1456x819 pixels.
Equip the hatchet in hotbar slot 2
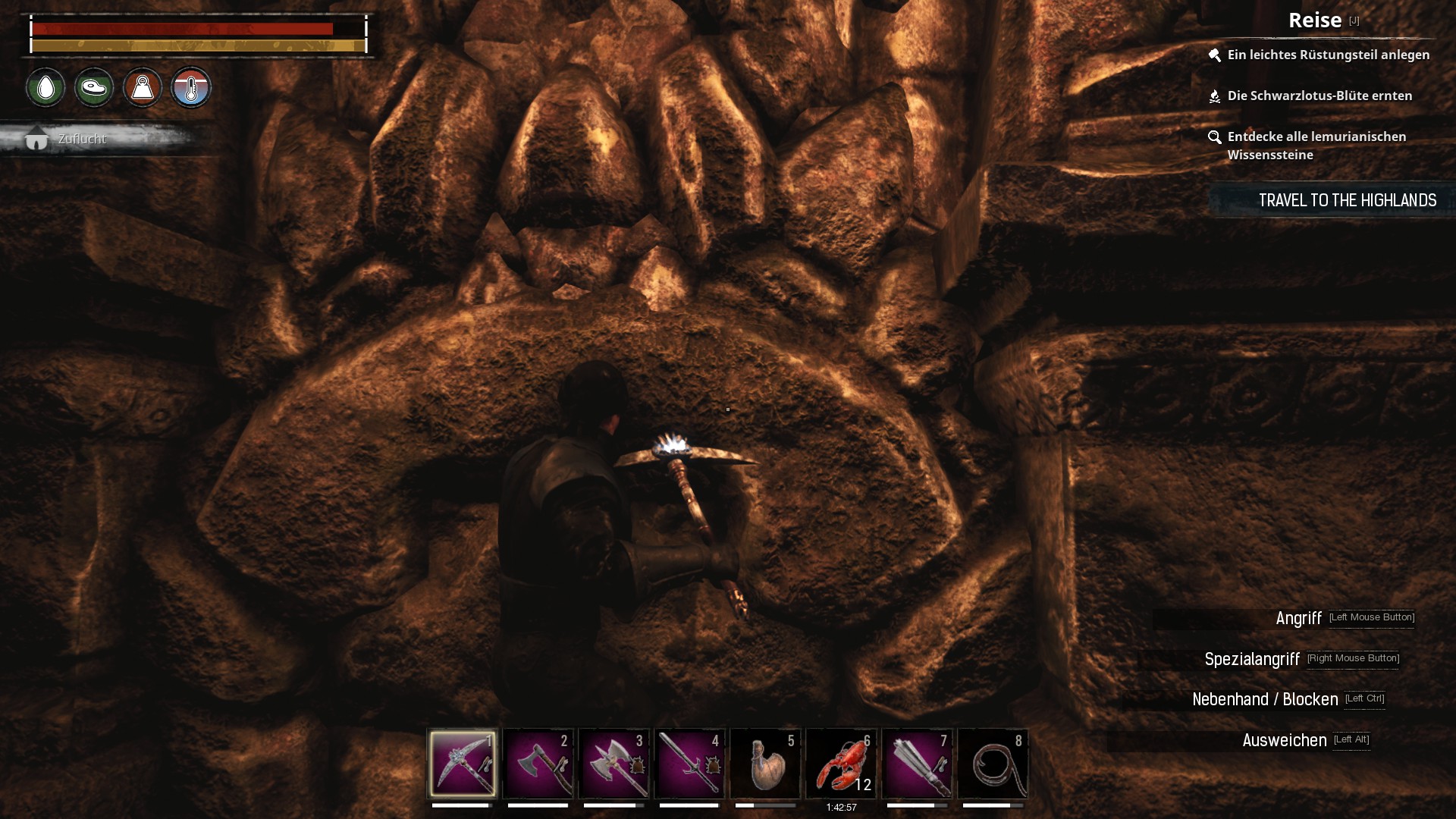coord(538,763)
